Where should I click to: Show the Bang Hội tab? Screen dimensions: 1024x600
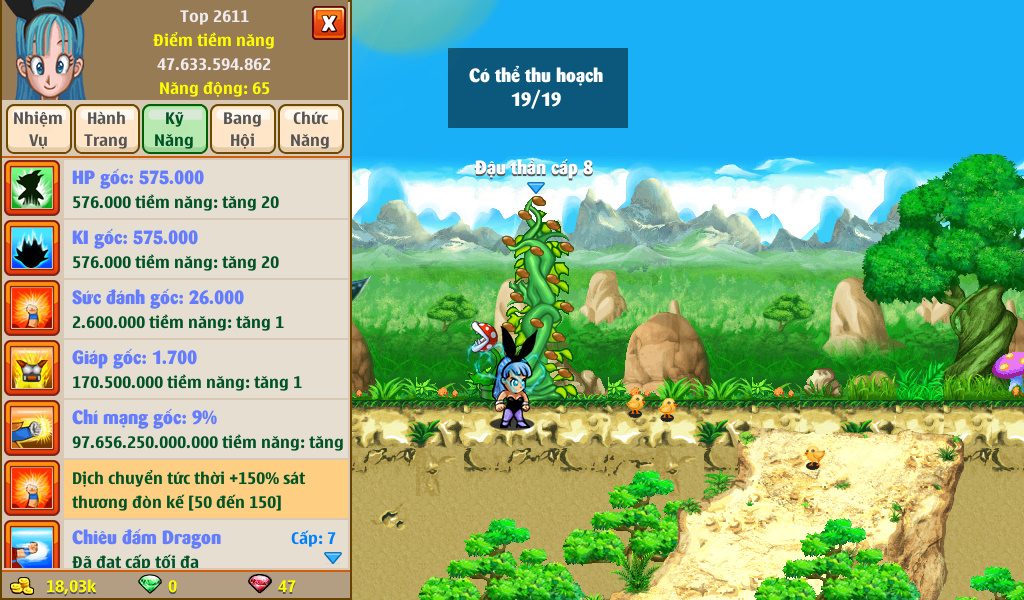coord(242,129)
